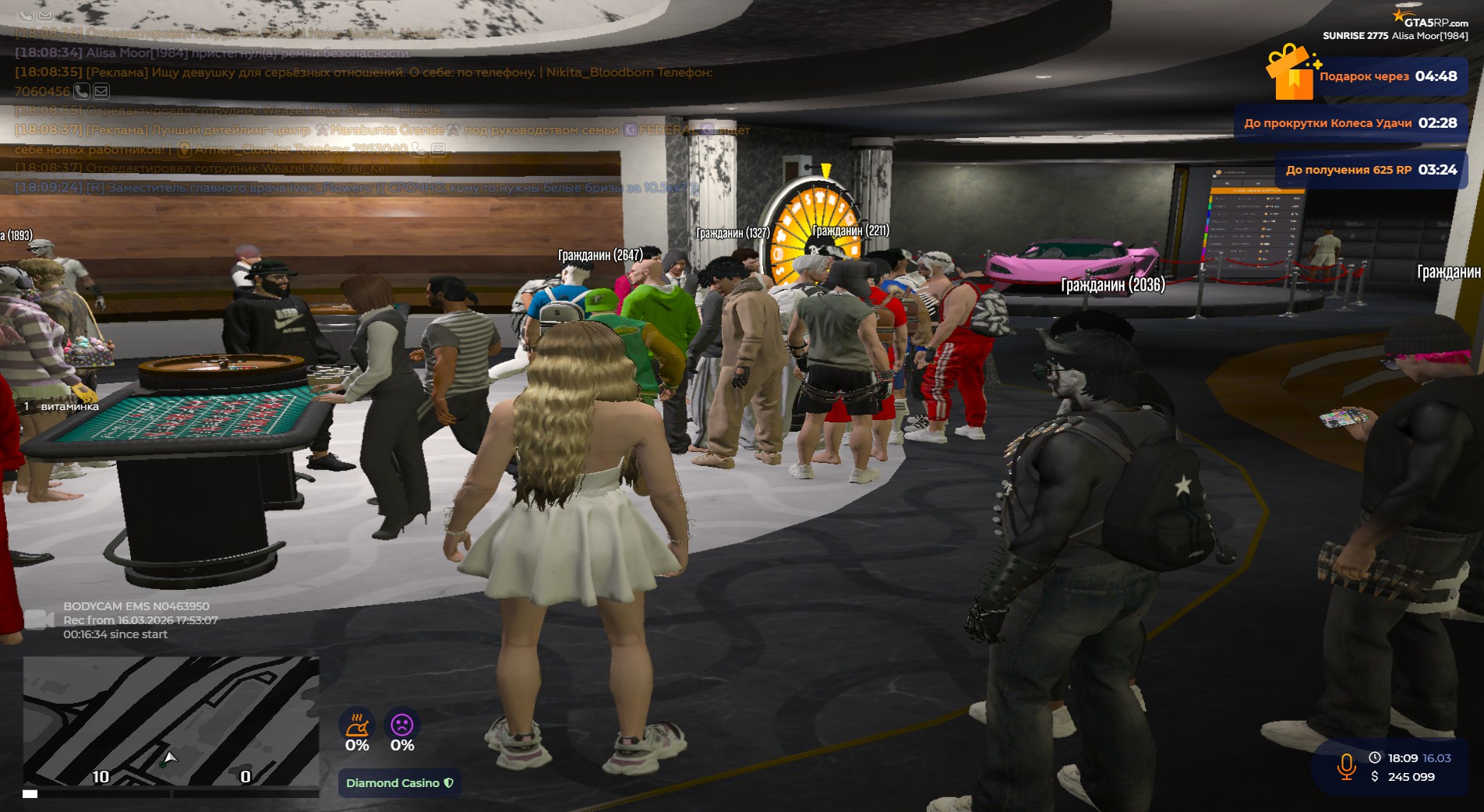Click the bodycam camera icon

point(38,620)
